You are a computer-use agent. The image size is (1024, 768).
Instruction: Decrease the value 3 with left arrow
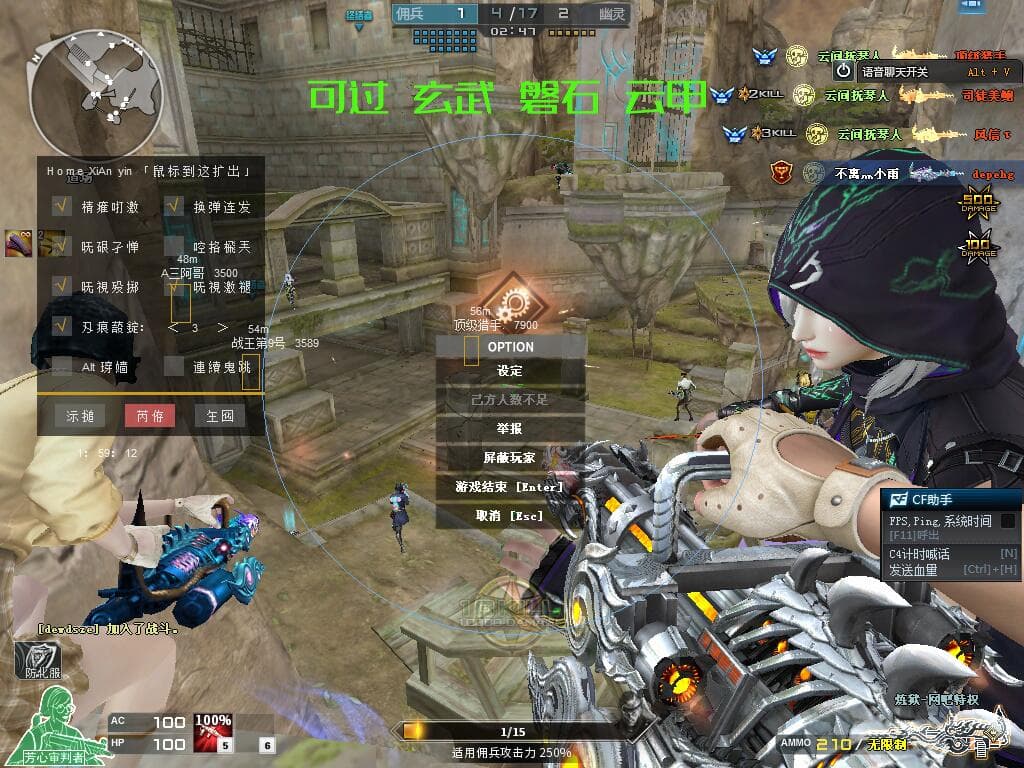click(173, 327)
